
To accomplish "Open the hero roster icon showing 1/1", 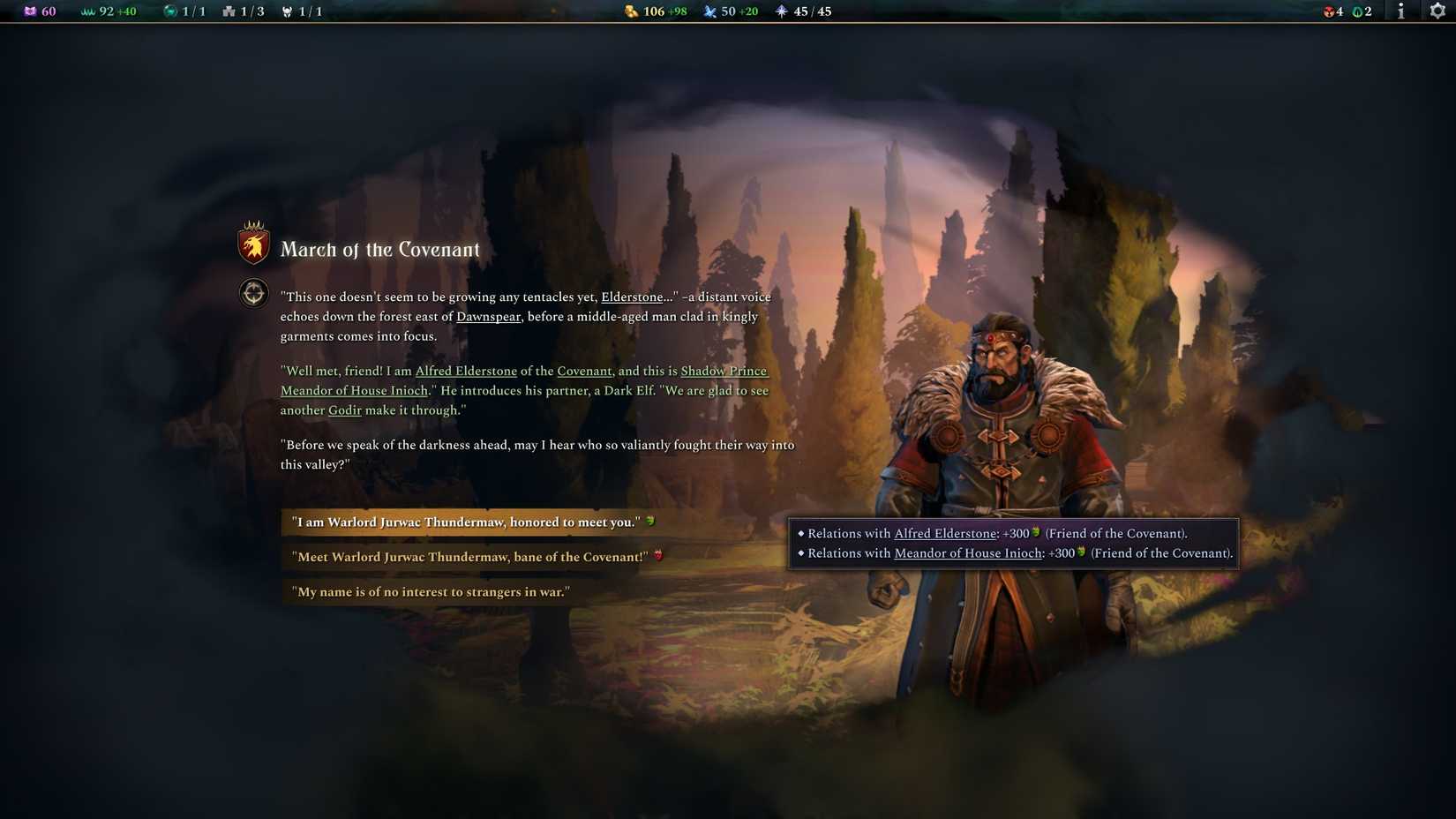I will (302, 11).
